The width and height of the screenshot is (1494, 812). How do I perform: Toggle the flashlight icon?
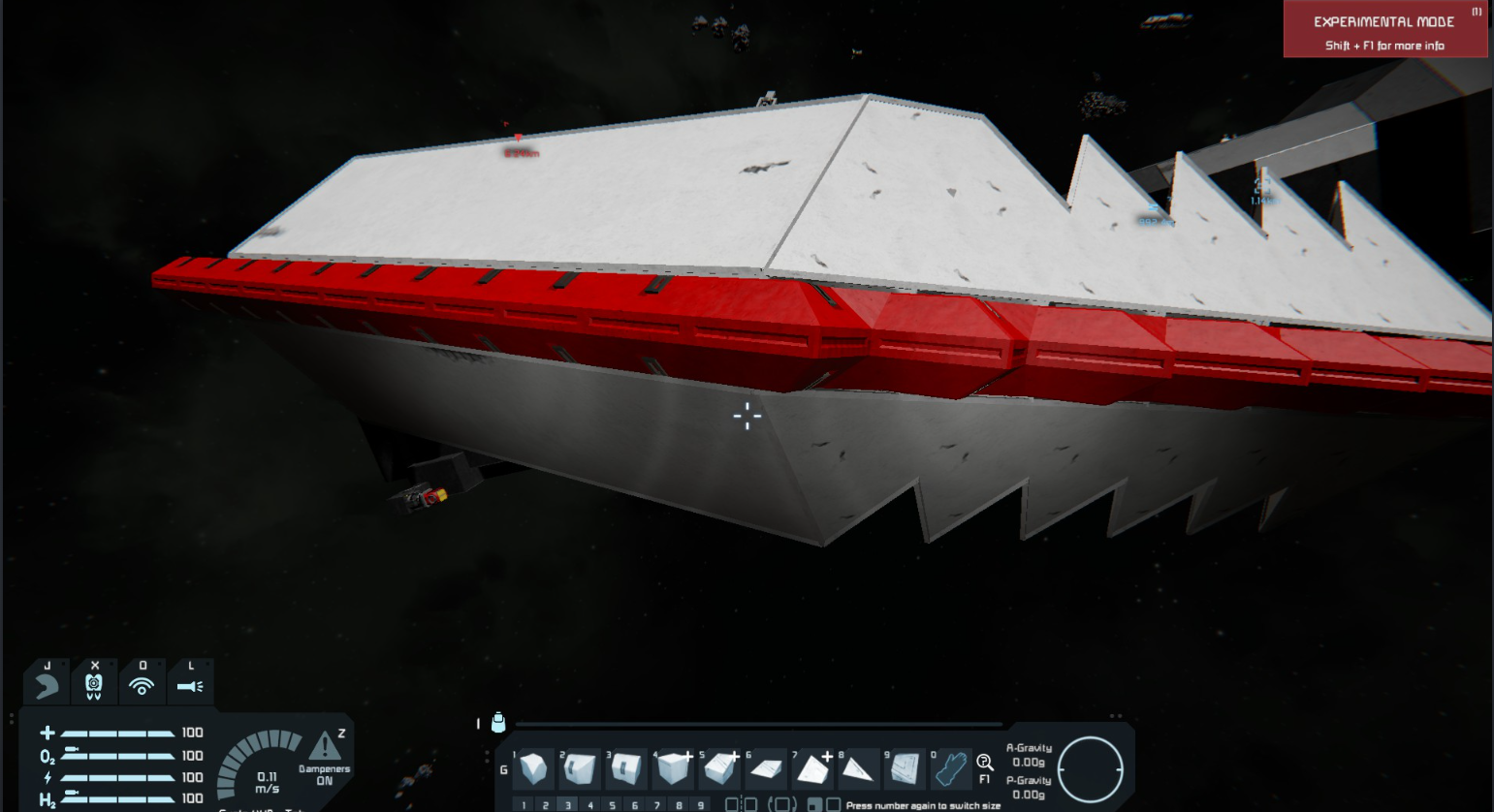click(190, 684)
